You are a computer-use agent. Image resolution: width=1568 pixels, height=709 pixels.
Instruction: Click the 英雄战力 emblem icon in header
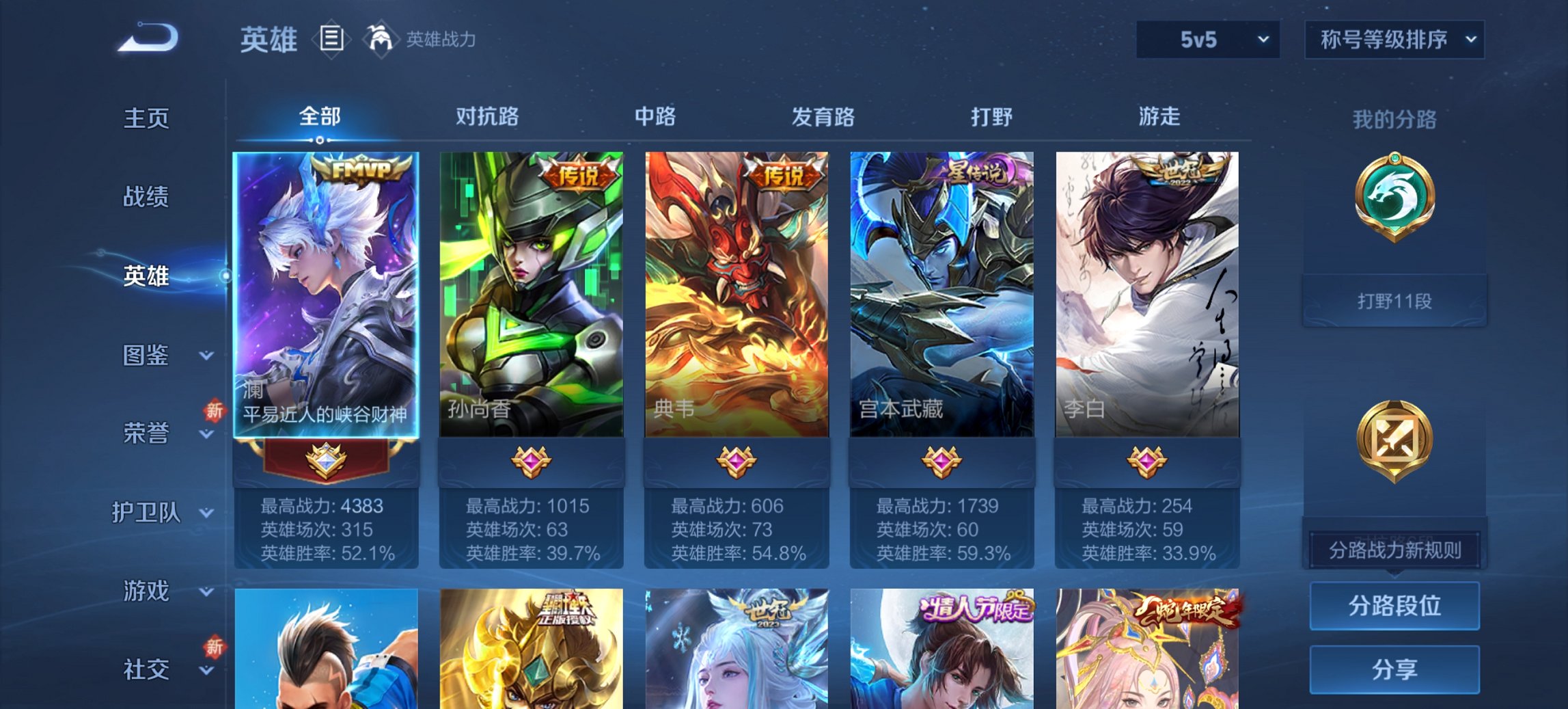[x=382, y=40]
